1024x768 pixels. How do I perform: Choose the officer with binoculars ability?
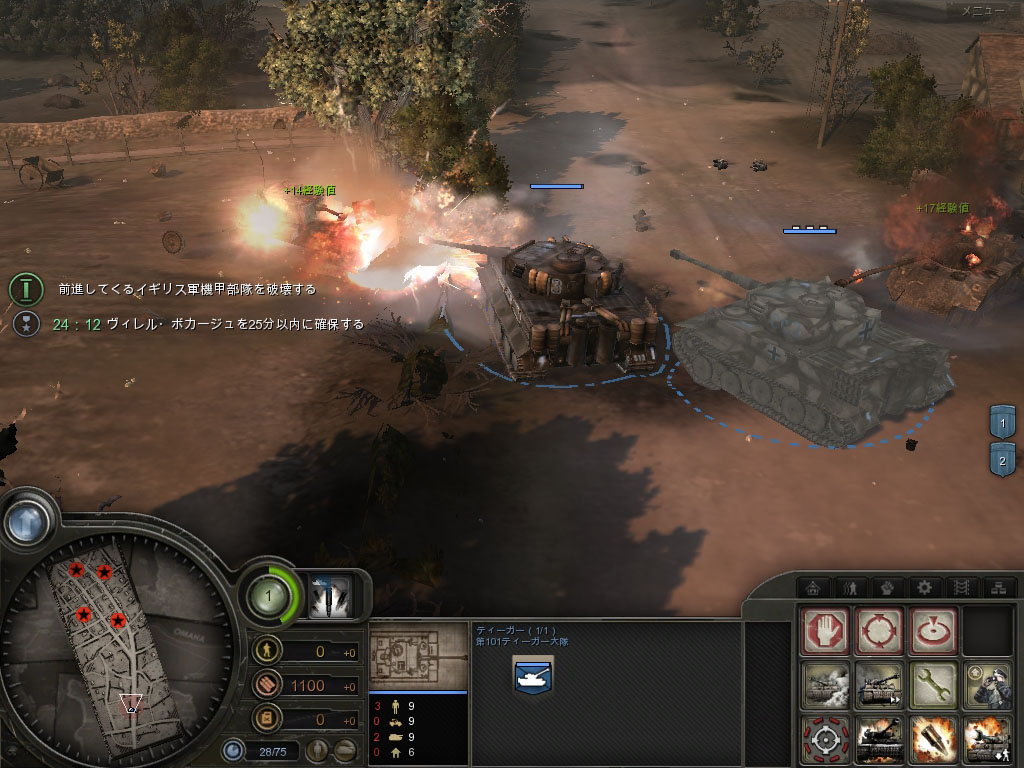click(987, 686)
